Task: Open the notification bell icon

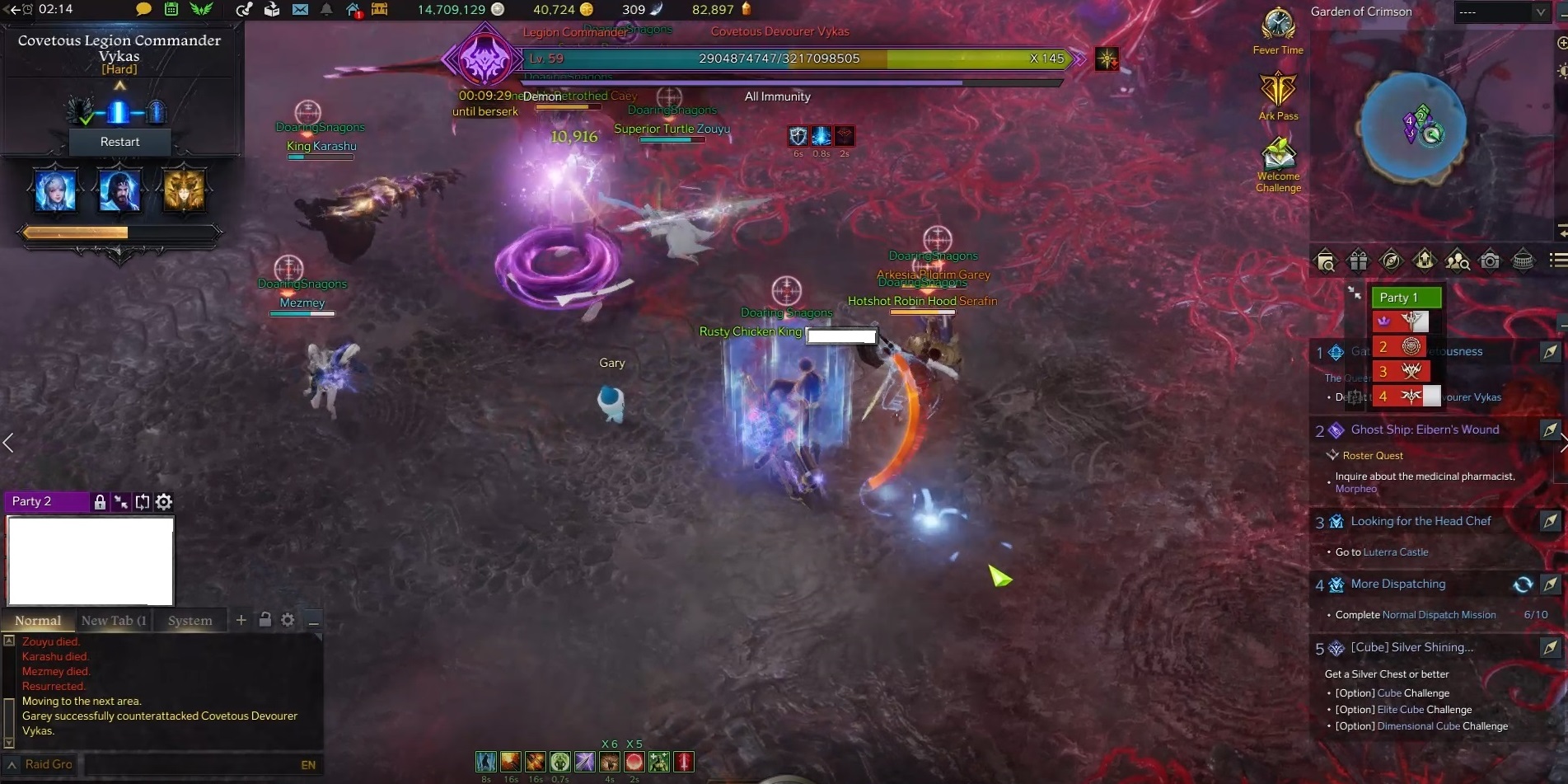Action: pyautogui.click(x=325, y=9)
